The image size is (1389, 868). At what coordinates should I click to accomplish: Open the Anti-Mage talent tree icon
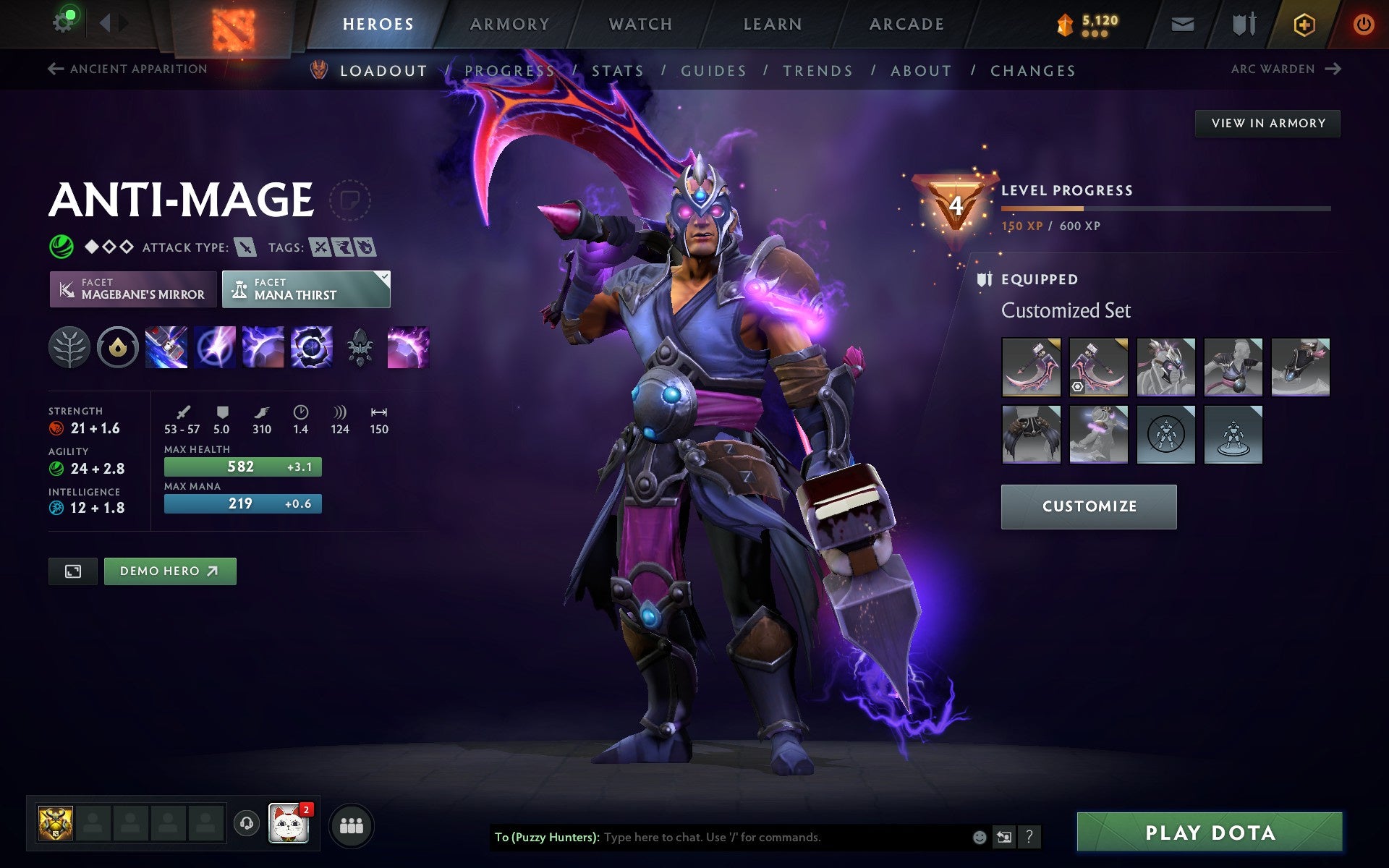click(x=69, y=347)
